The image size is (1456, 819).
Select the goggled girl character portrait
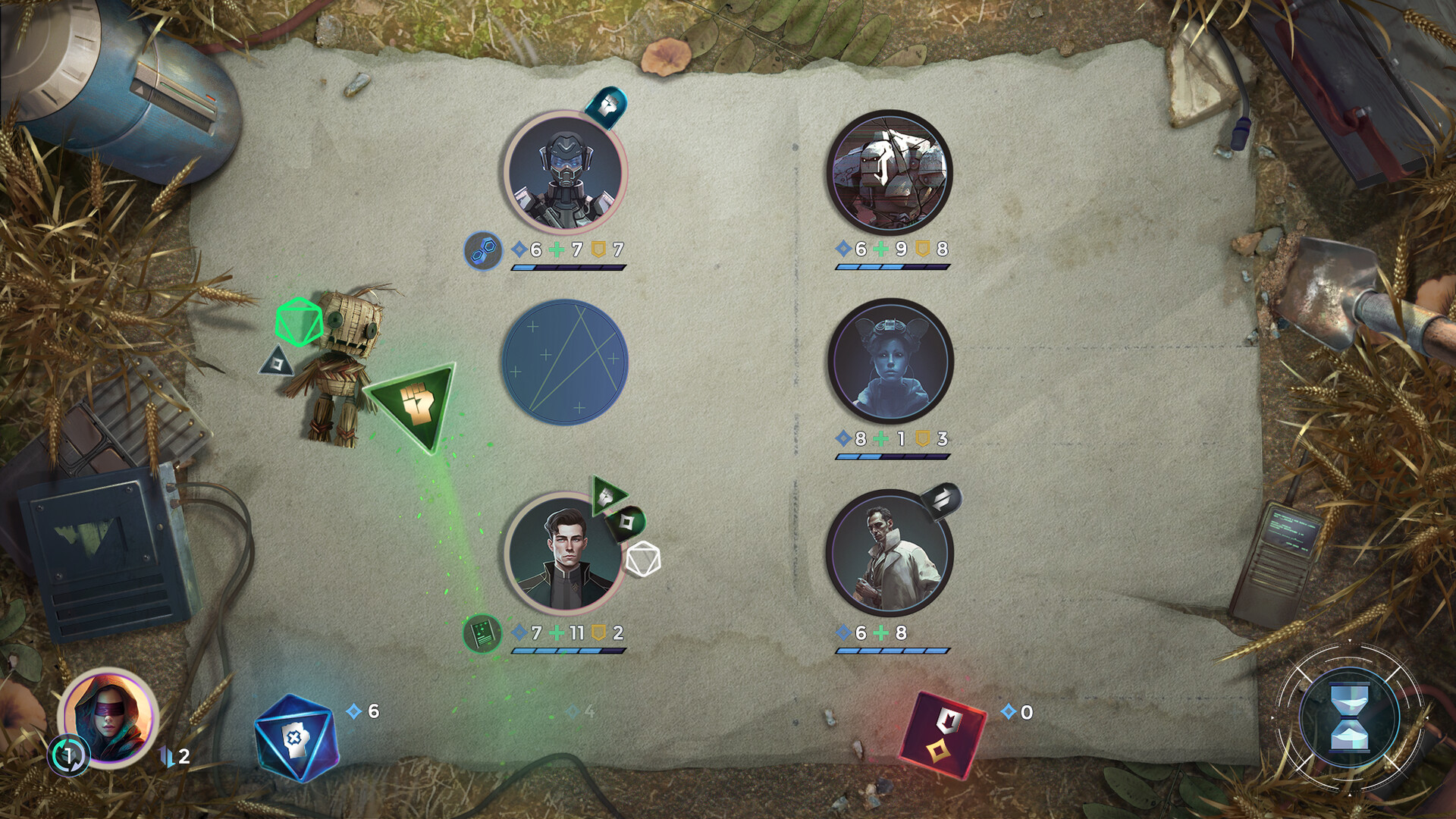click(891, 362)
